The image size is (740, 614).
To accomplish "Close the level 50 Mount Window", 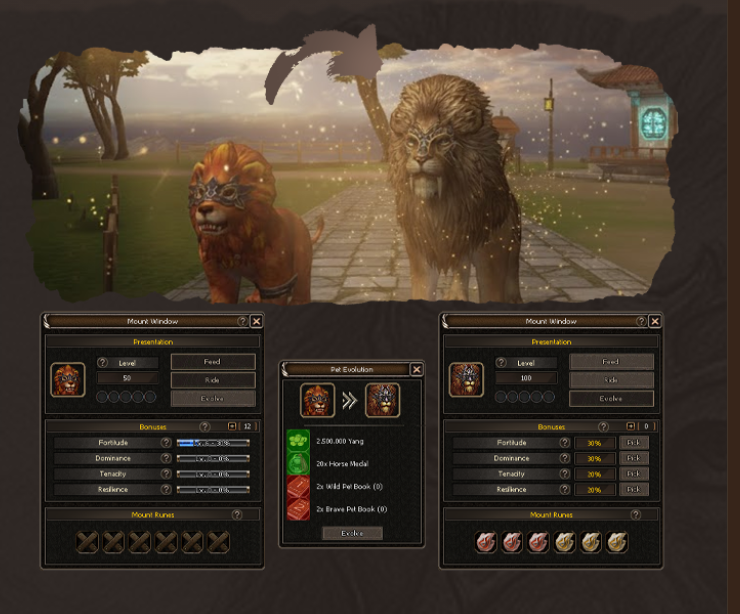I will [x=256, y=321].
